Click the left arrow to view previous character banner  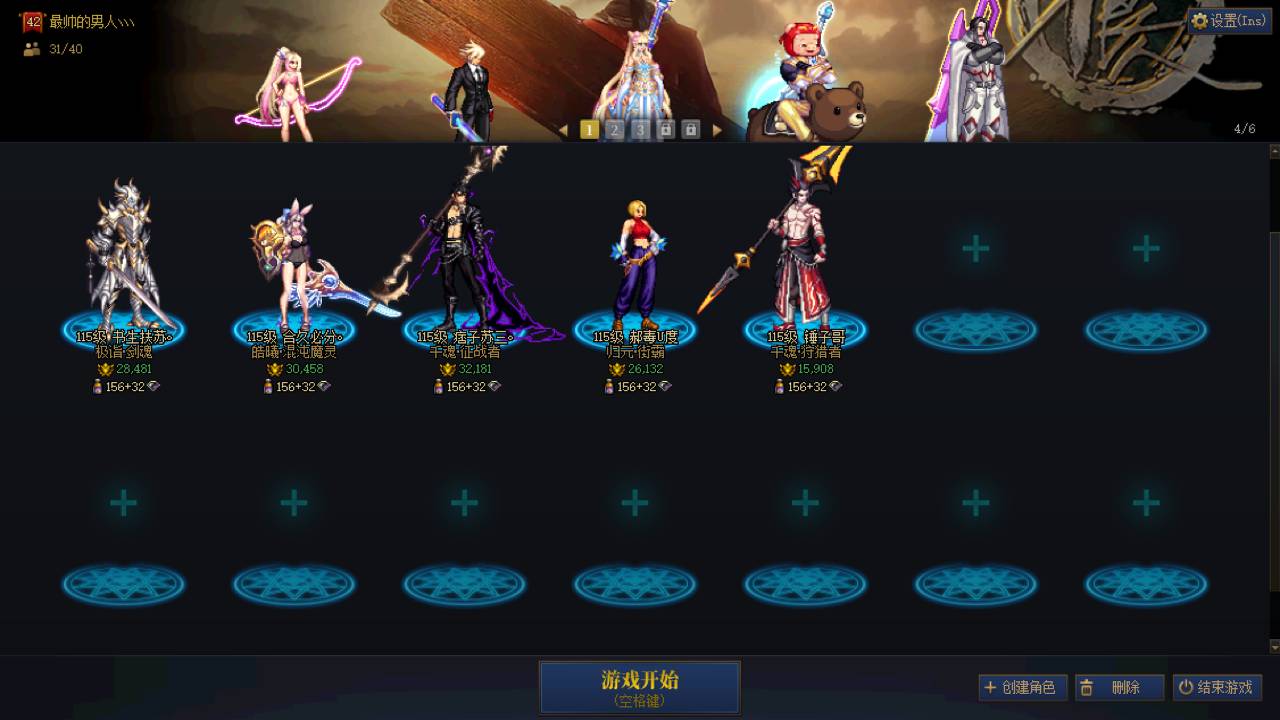pyautogui.click(x=563, y=130)
